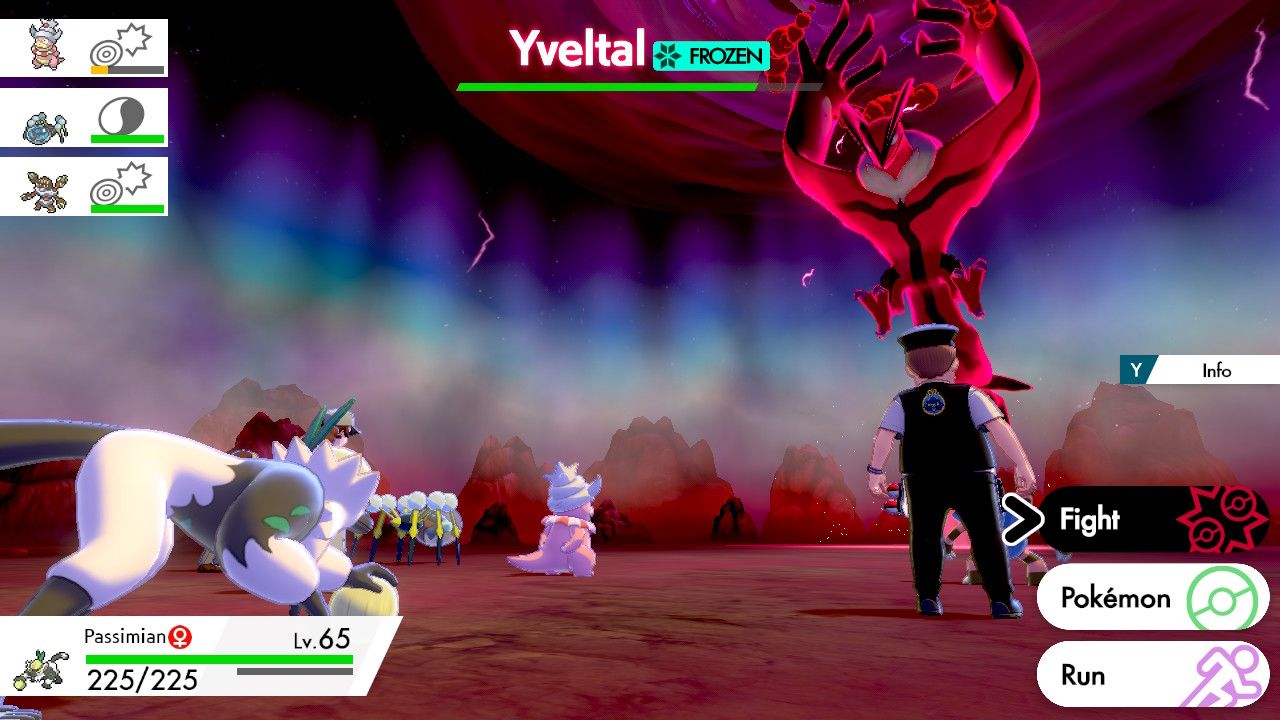Open the Pokémon party menu
Screen dimensions: 1280x720
tap(1150, 598)
